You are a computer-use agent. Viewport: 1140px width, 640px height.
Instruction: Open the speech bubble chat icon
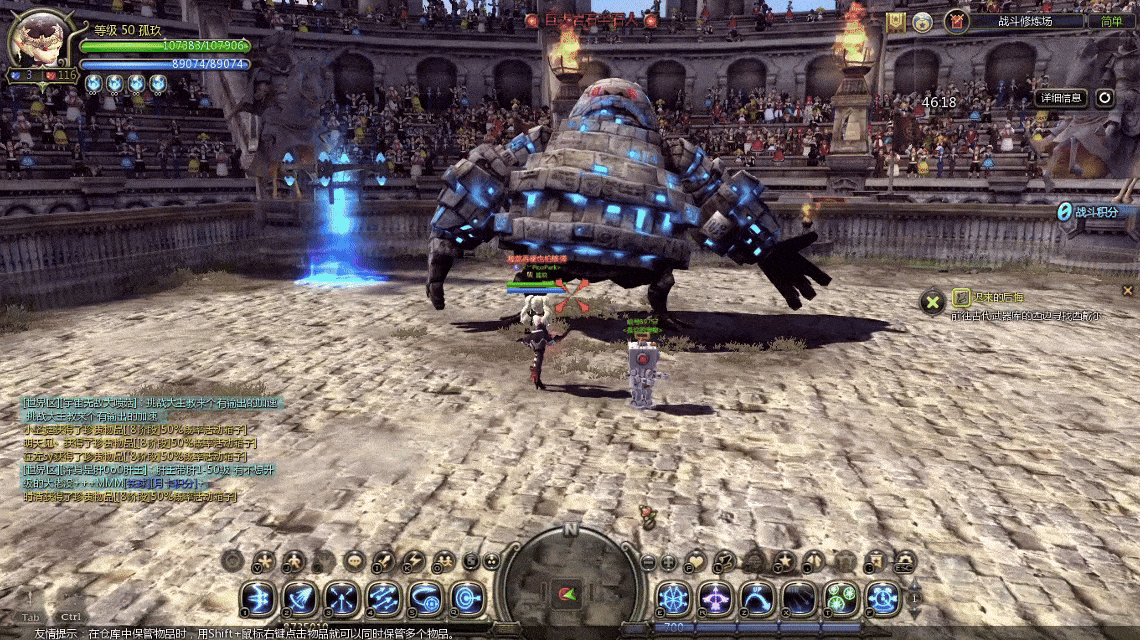click(x=354, y=562)
